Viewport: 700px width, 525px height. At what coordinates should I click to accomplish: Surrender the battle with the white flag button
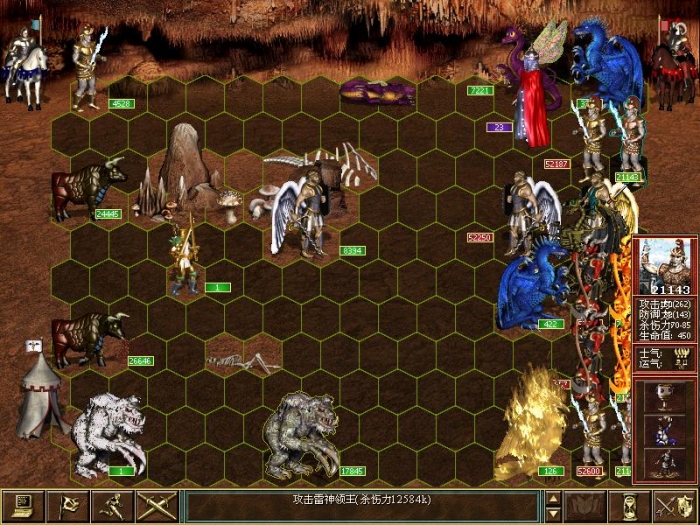point(66,507)
